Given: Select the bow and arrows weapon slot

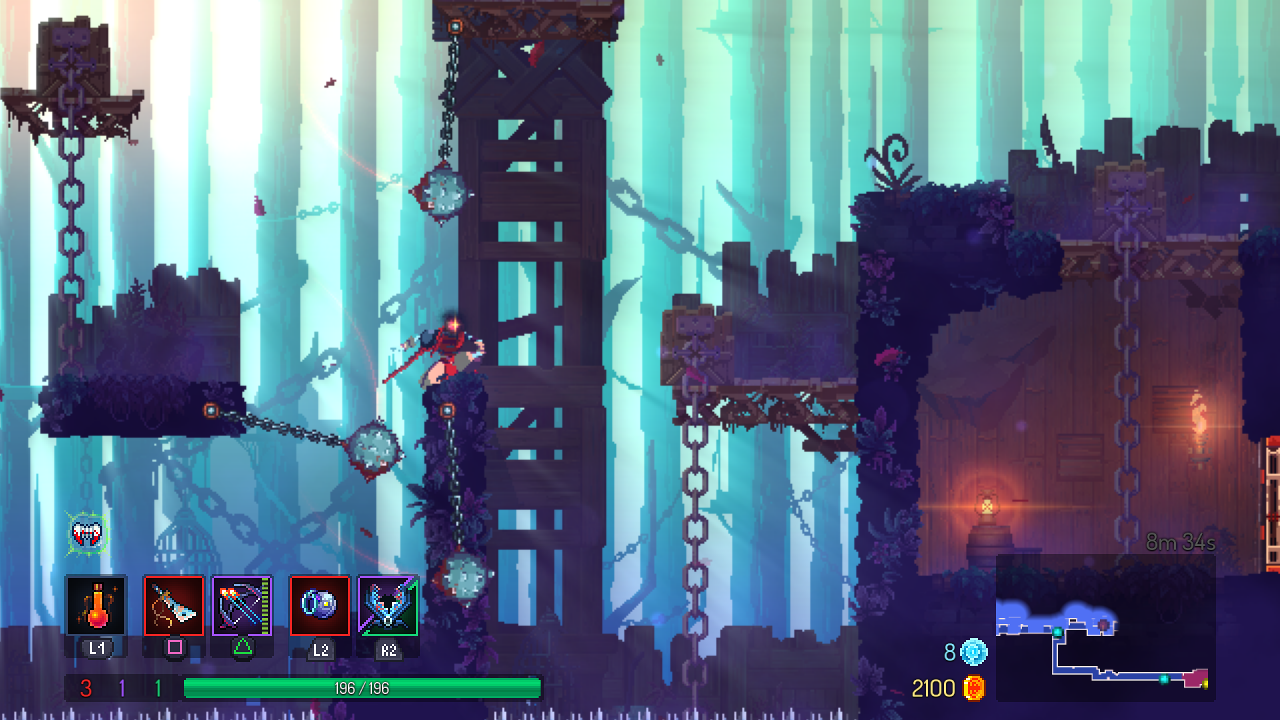Looking at the screenshot, I should click(242, 605).
